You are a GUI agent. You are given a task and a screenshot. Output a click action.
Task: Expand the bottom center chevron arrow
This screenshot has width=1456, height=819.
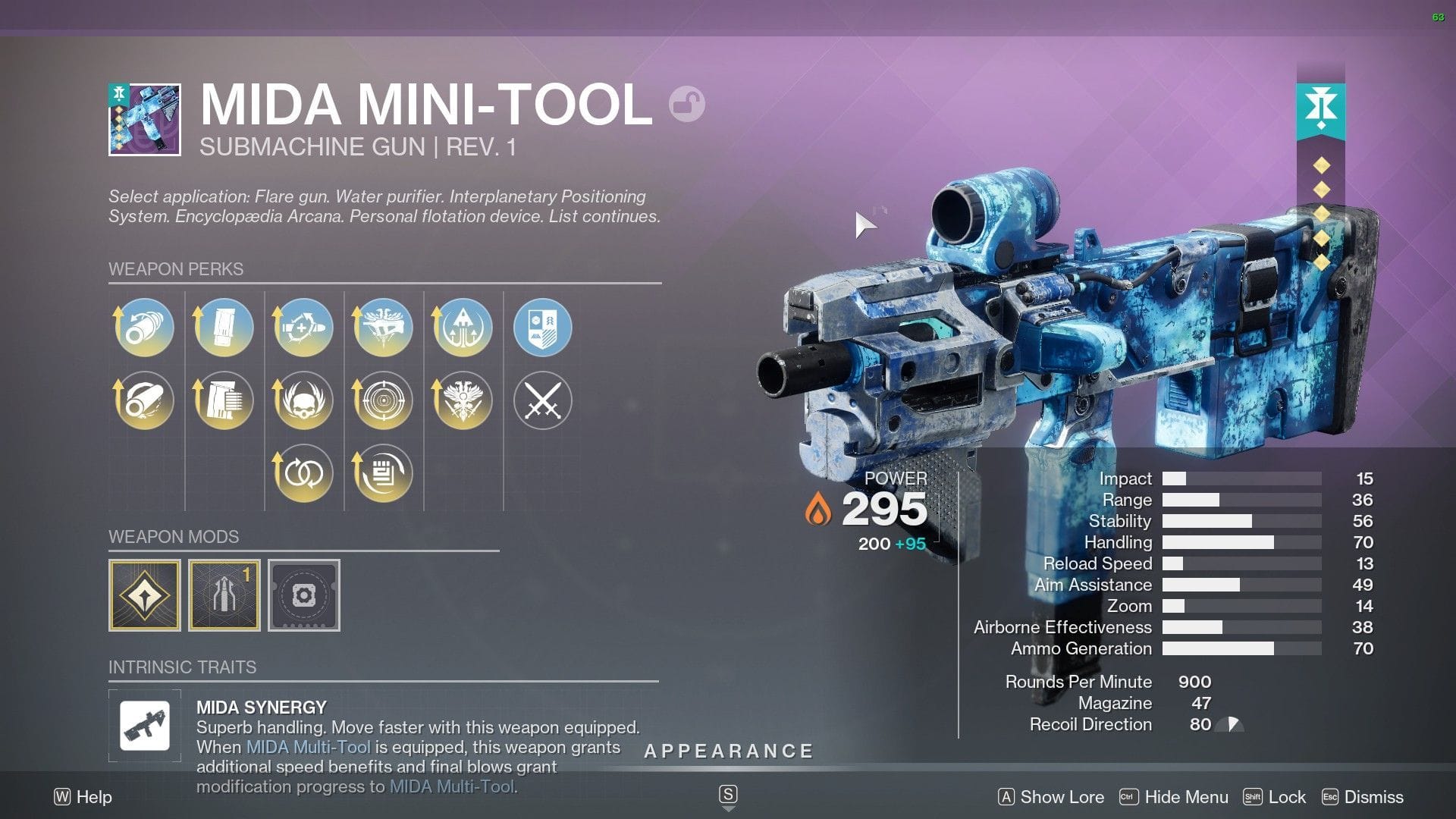pos(728,806)
